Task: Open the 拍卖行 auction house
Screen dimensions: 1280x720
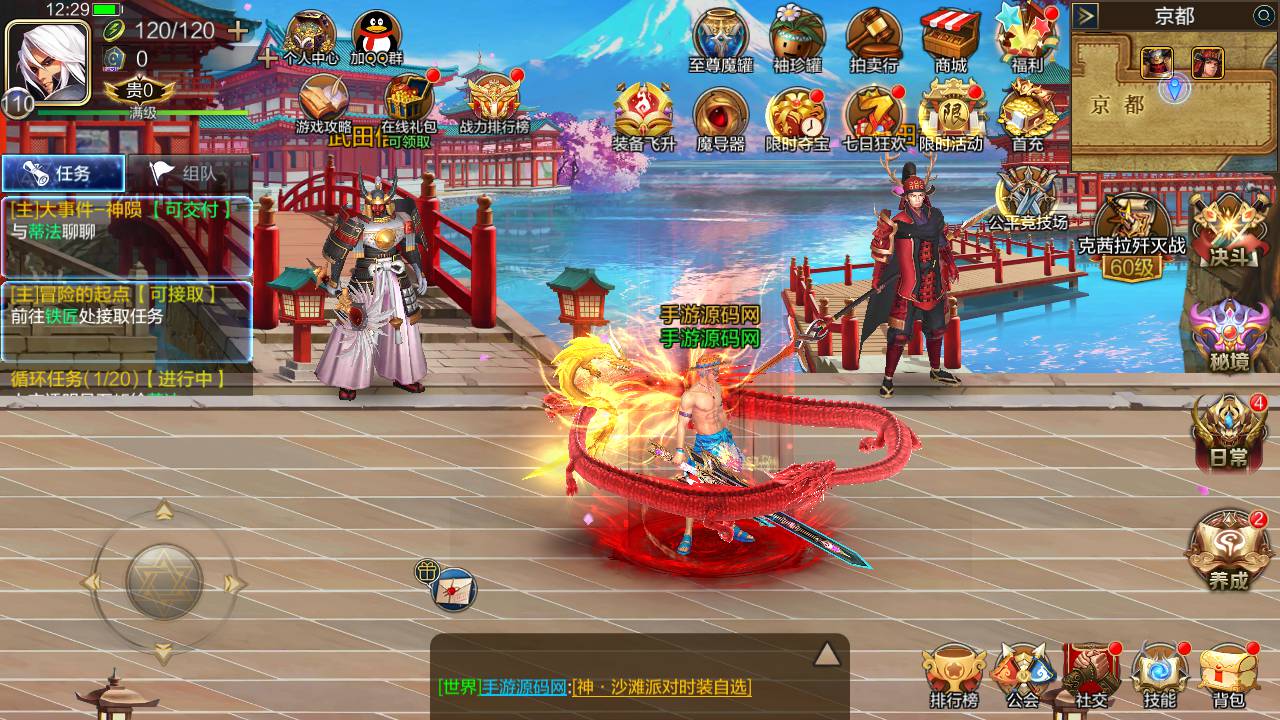Action: click(873, 38)
